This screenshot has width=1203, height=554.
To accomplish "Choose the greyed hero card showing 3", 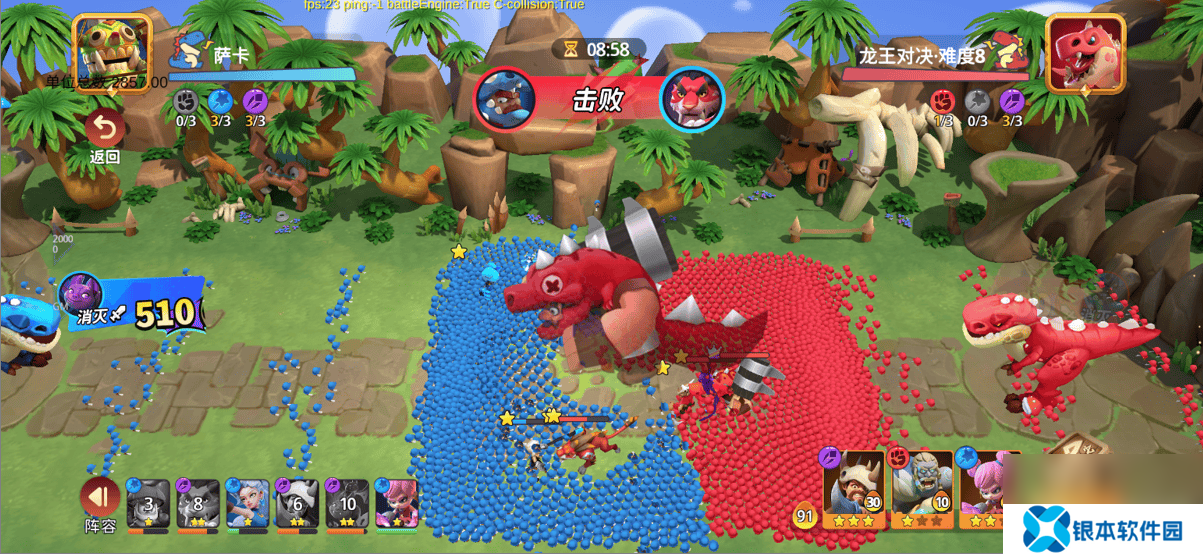I will click(x=148, y=503).
